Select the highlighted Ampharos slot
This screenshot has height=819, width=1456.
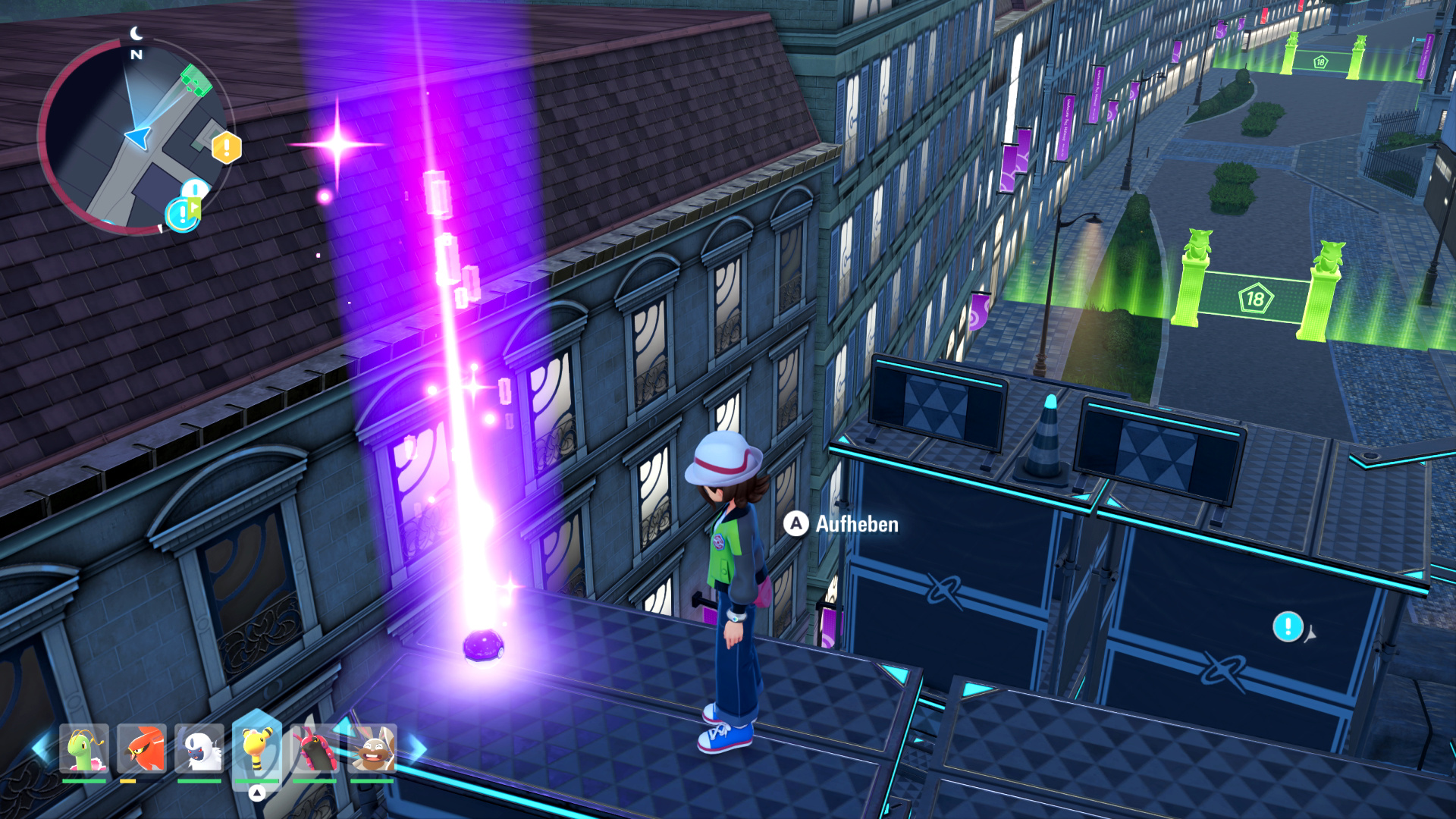pyautogui.click(x=257, y=747)
